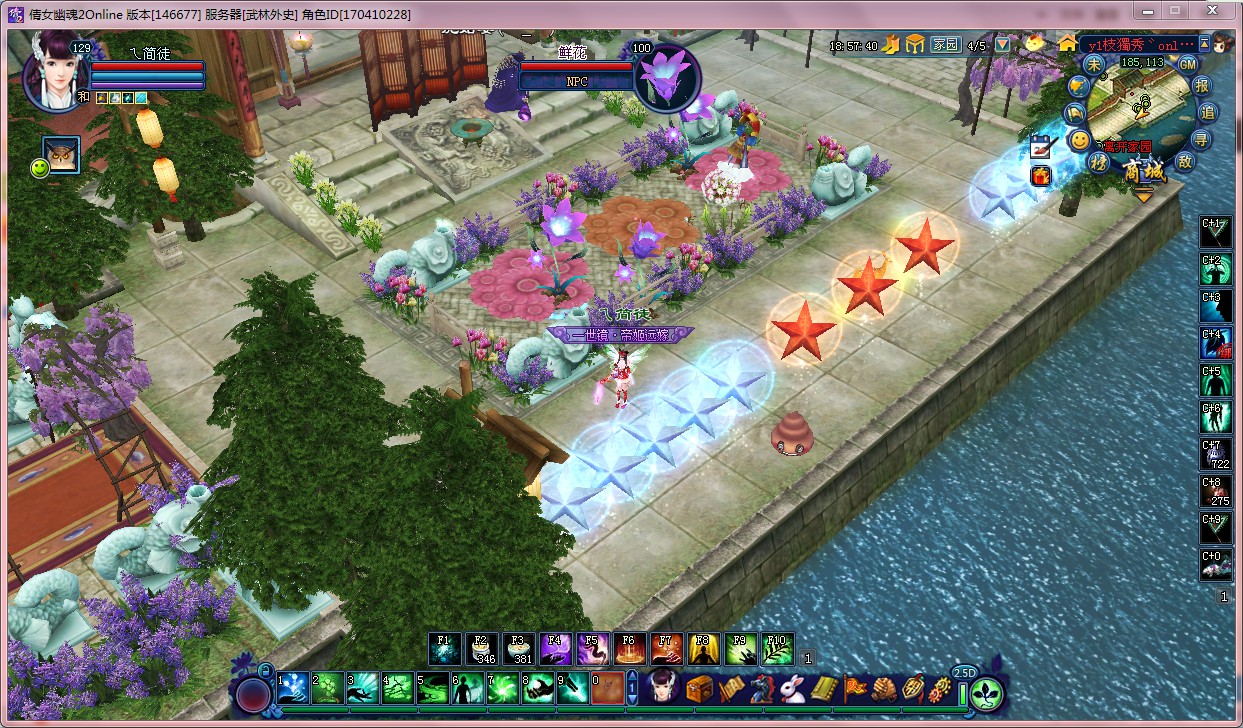Image resolution: width=1243 pixels, height=728 pixels.
Task: Click the player avatar portrait
Action: (55, 72)
